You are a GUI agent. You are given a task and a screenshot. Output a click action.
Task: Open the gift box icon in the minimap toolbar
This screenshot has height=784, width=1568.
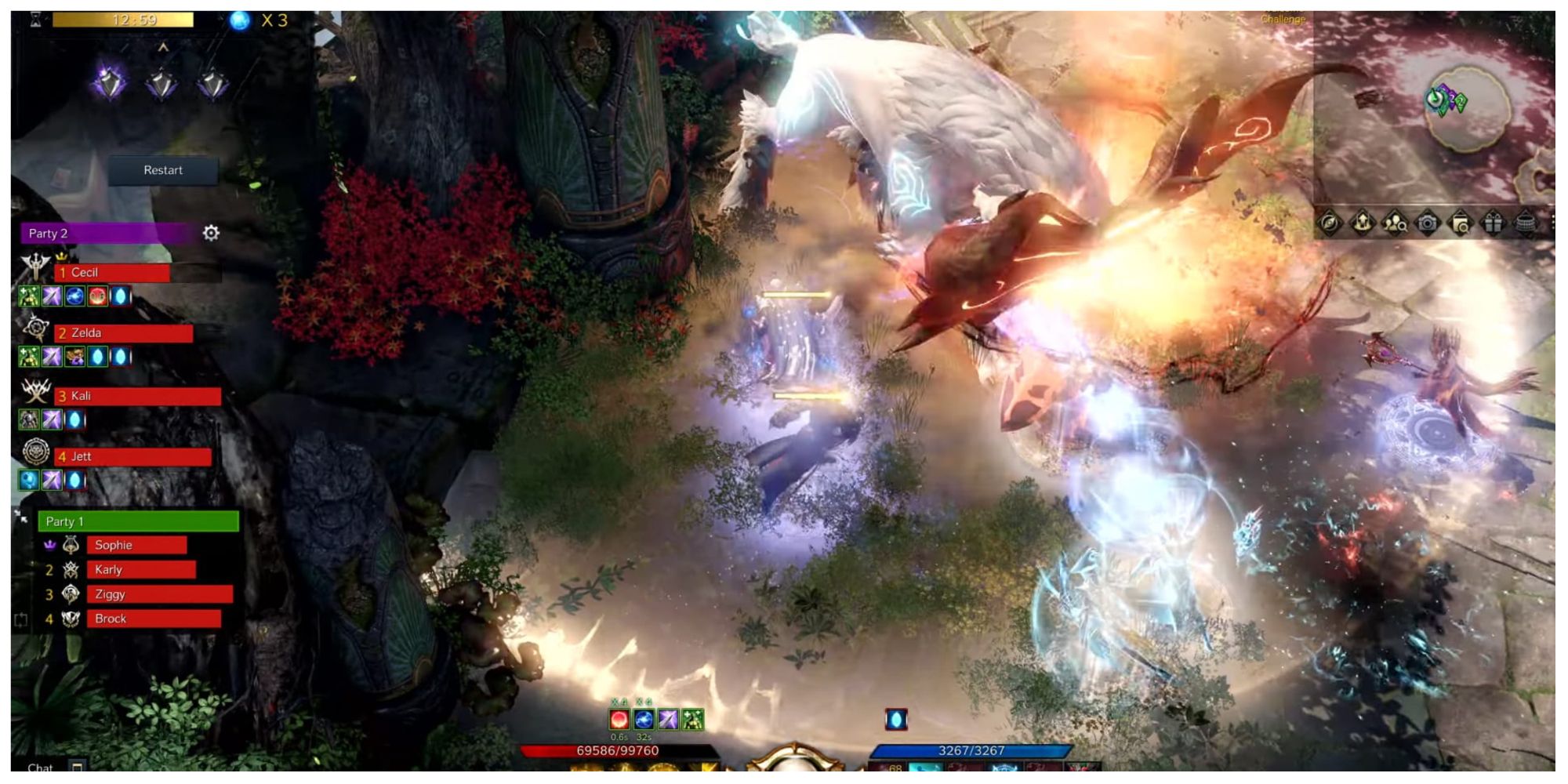pyautogui.click(x=1494, y=223)
